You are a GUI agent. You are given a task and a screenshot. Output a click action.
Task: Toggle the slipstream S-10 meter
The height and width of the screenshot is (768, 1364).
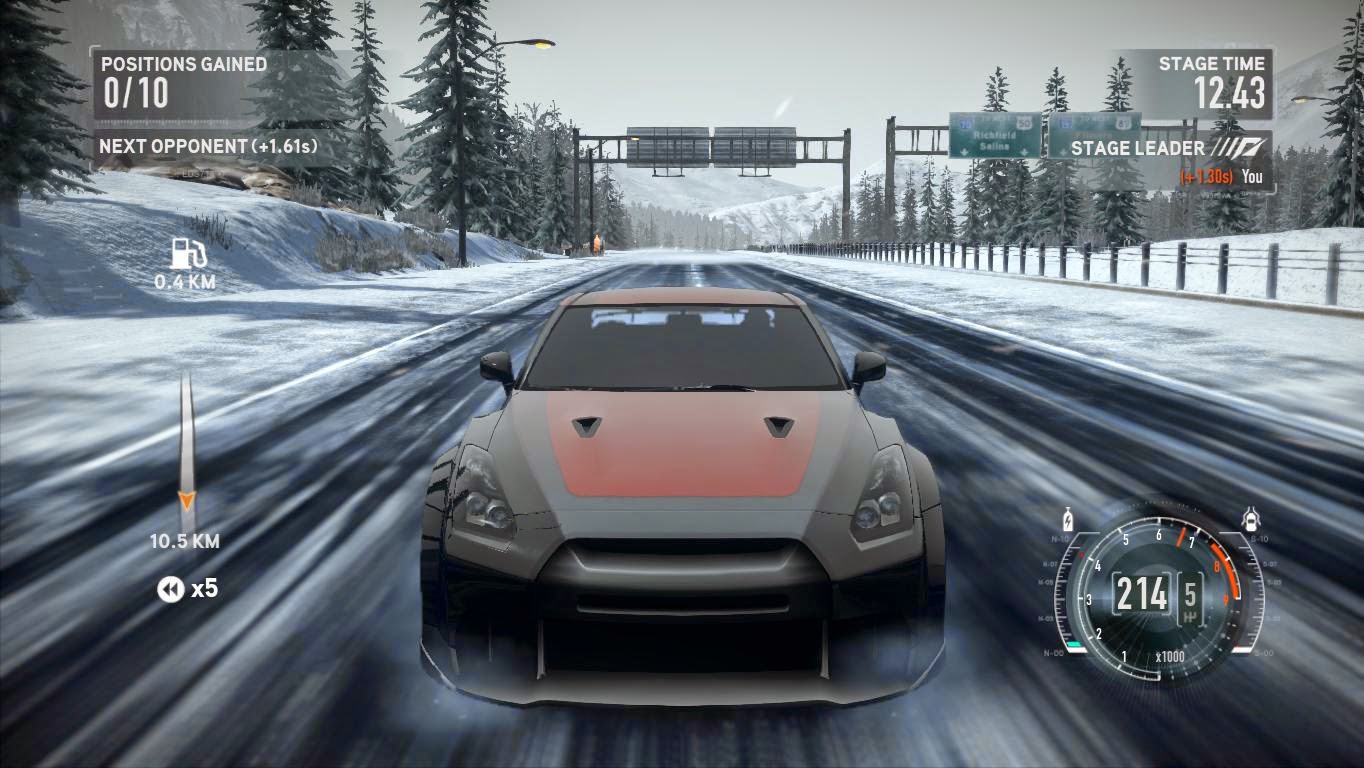pos(1258,538)
